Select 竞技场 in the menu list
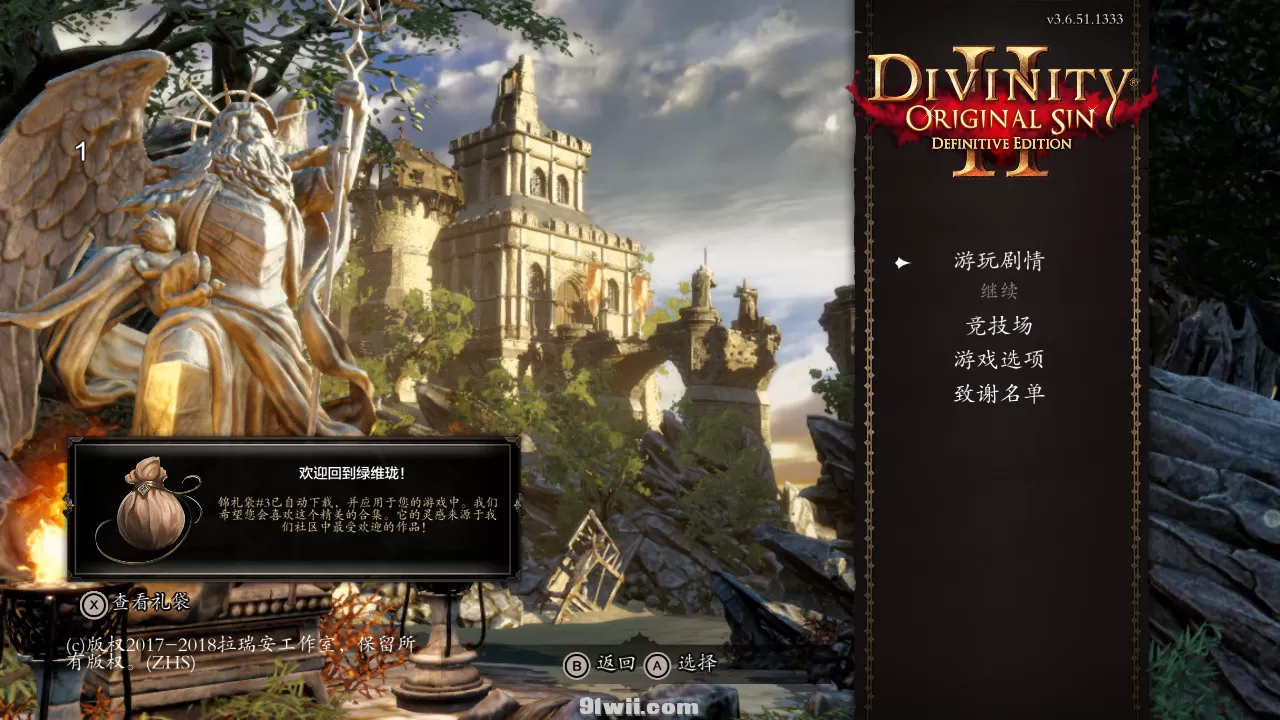Viewport: 1280px width, 720px height. (997, 325)
